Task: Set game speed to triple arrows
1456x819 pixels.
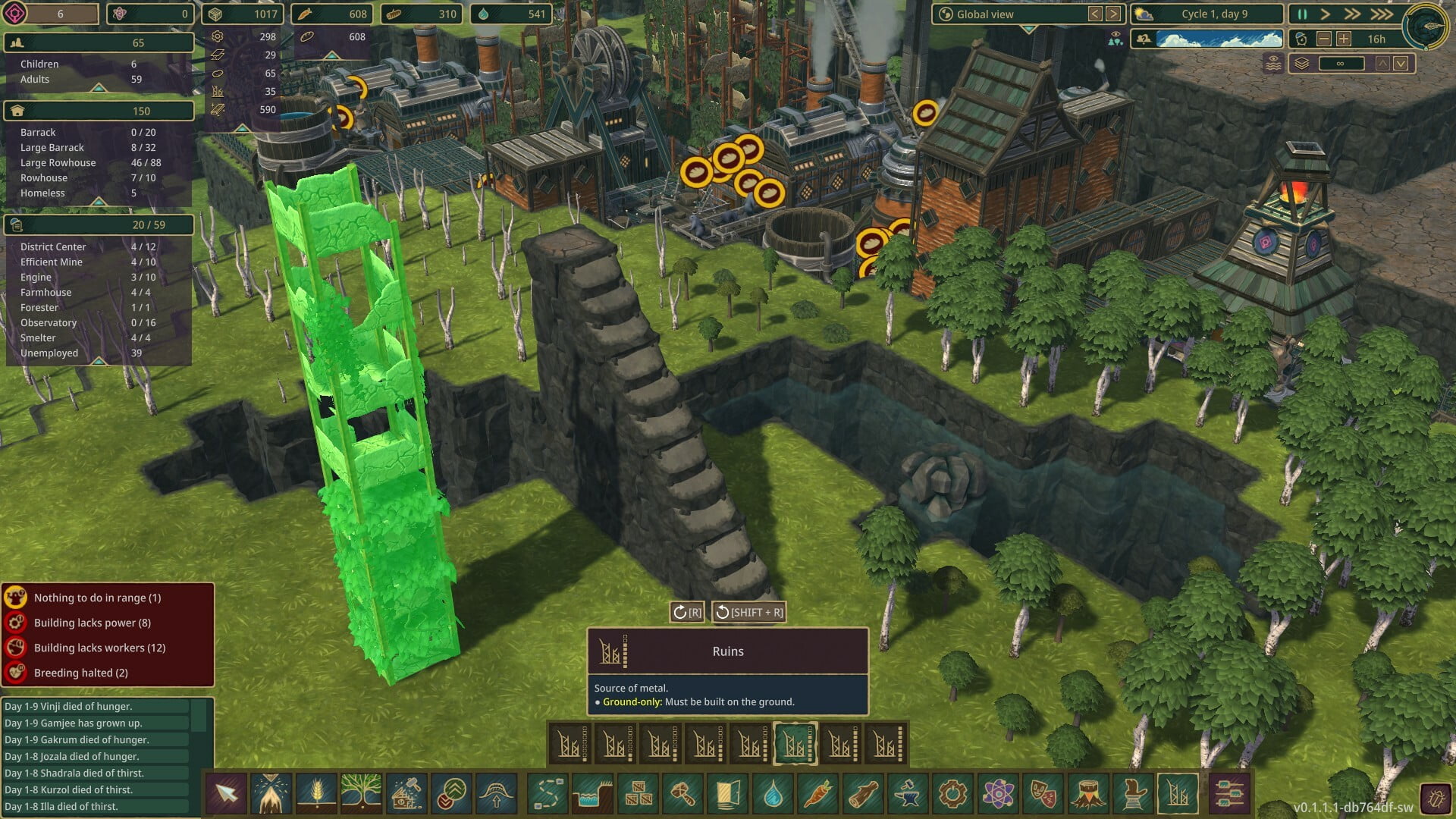Action: point(1382,14)
